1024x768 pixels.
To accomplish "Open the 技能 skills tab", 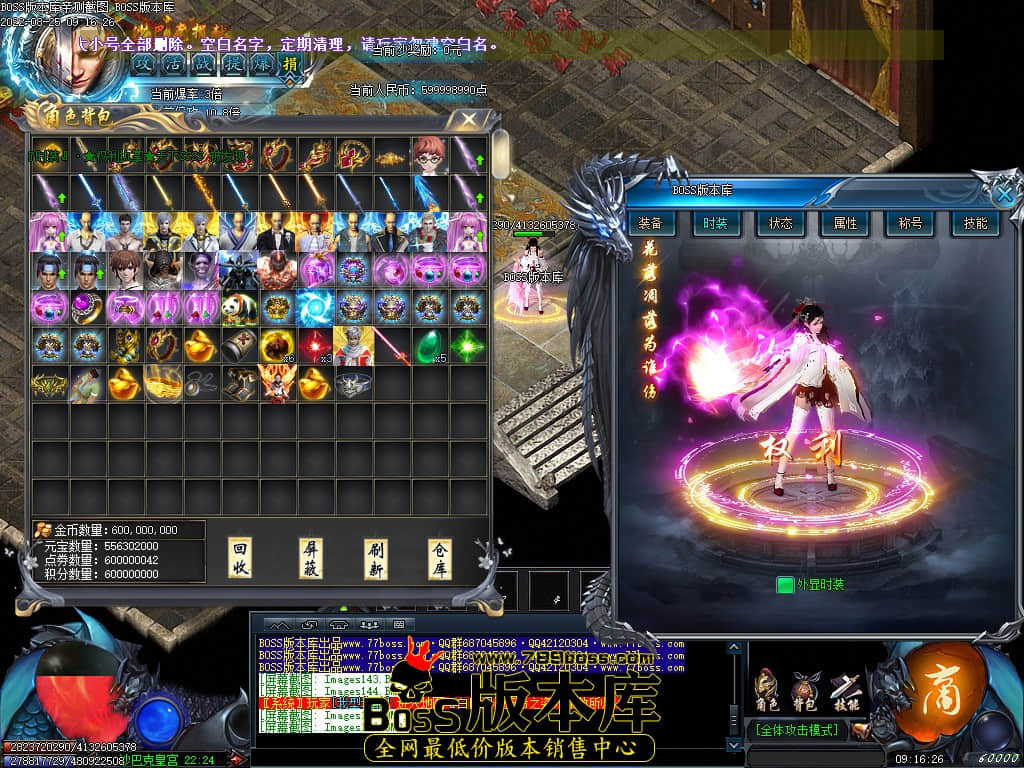I will coord(975,224).
